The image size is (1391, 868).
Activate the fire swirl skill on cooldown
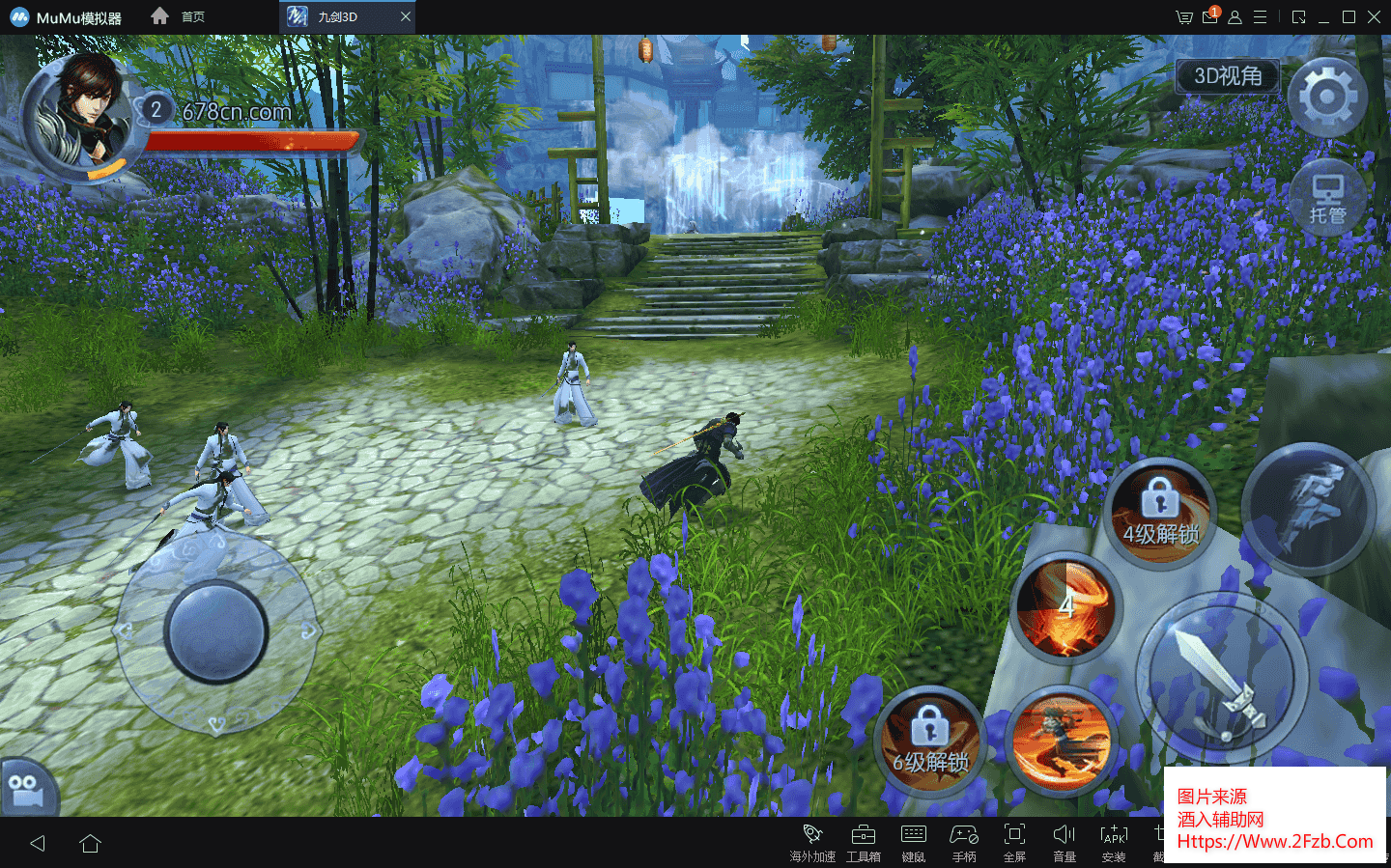pos(1066,608)
